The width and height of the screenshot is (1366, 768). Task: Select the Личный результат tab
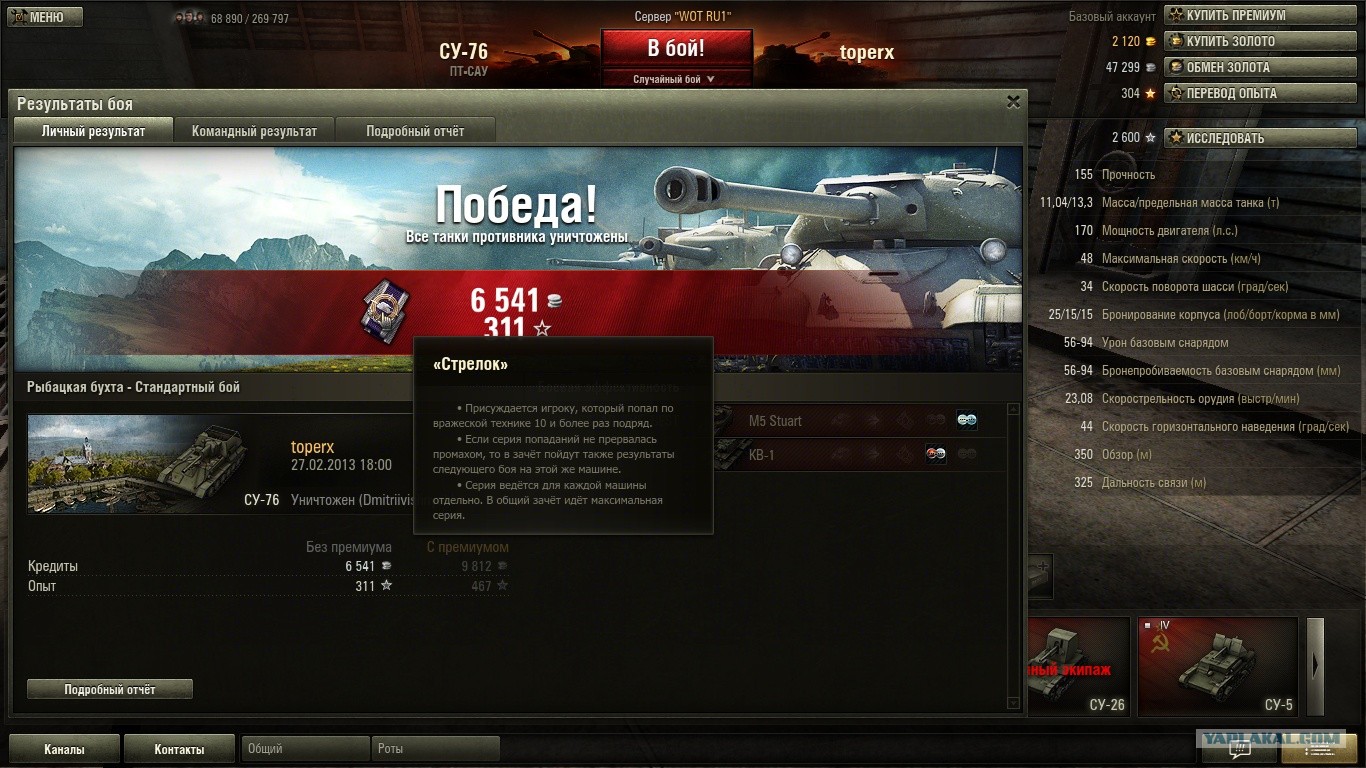click(93, 131)
